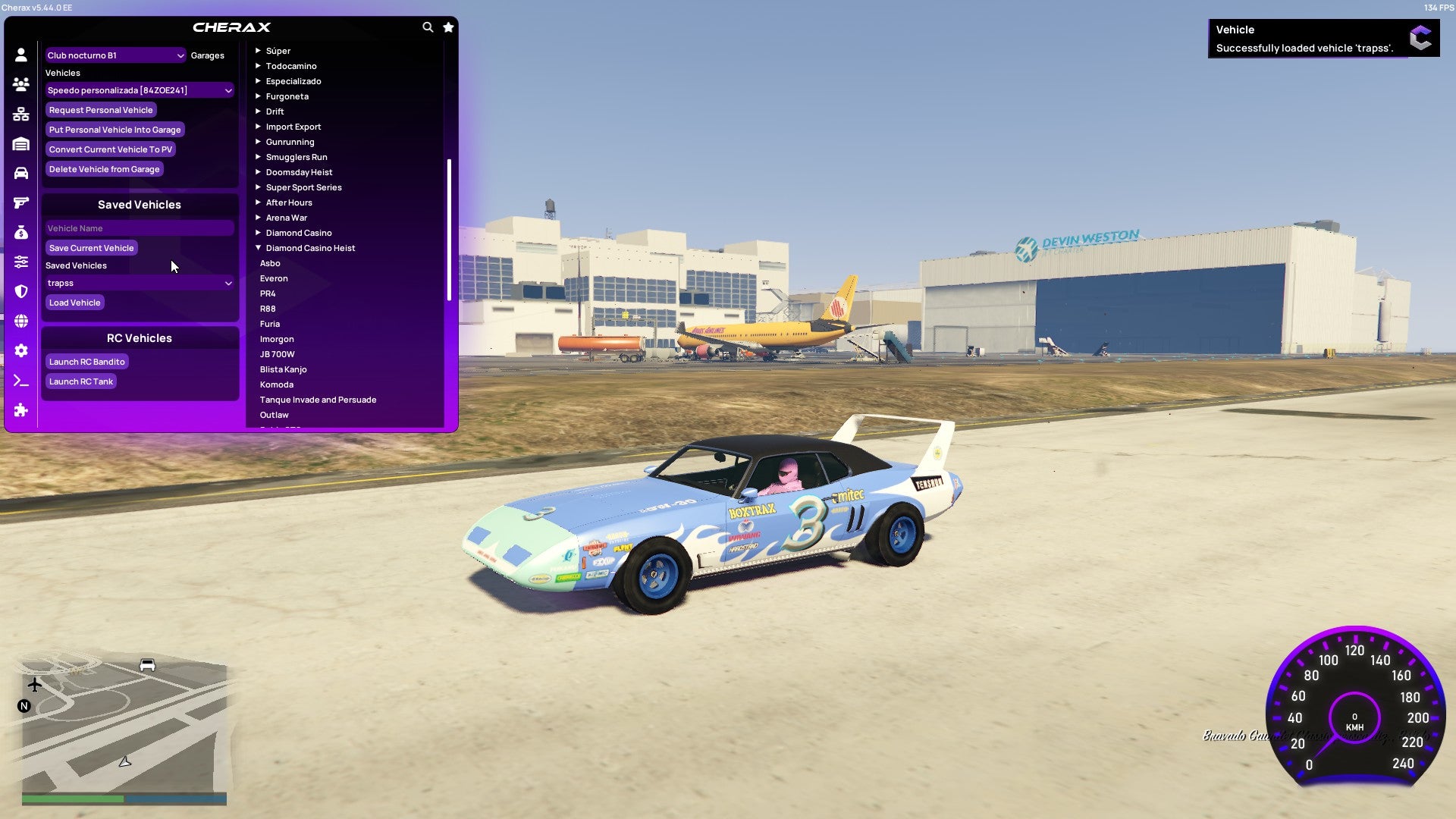Screen dimensions: 1456x819
Task: Open the console terminal icon
Action: [x=20, y=381]
